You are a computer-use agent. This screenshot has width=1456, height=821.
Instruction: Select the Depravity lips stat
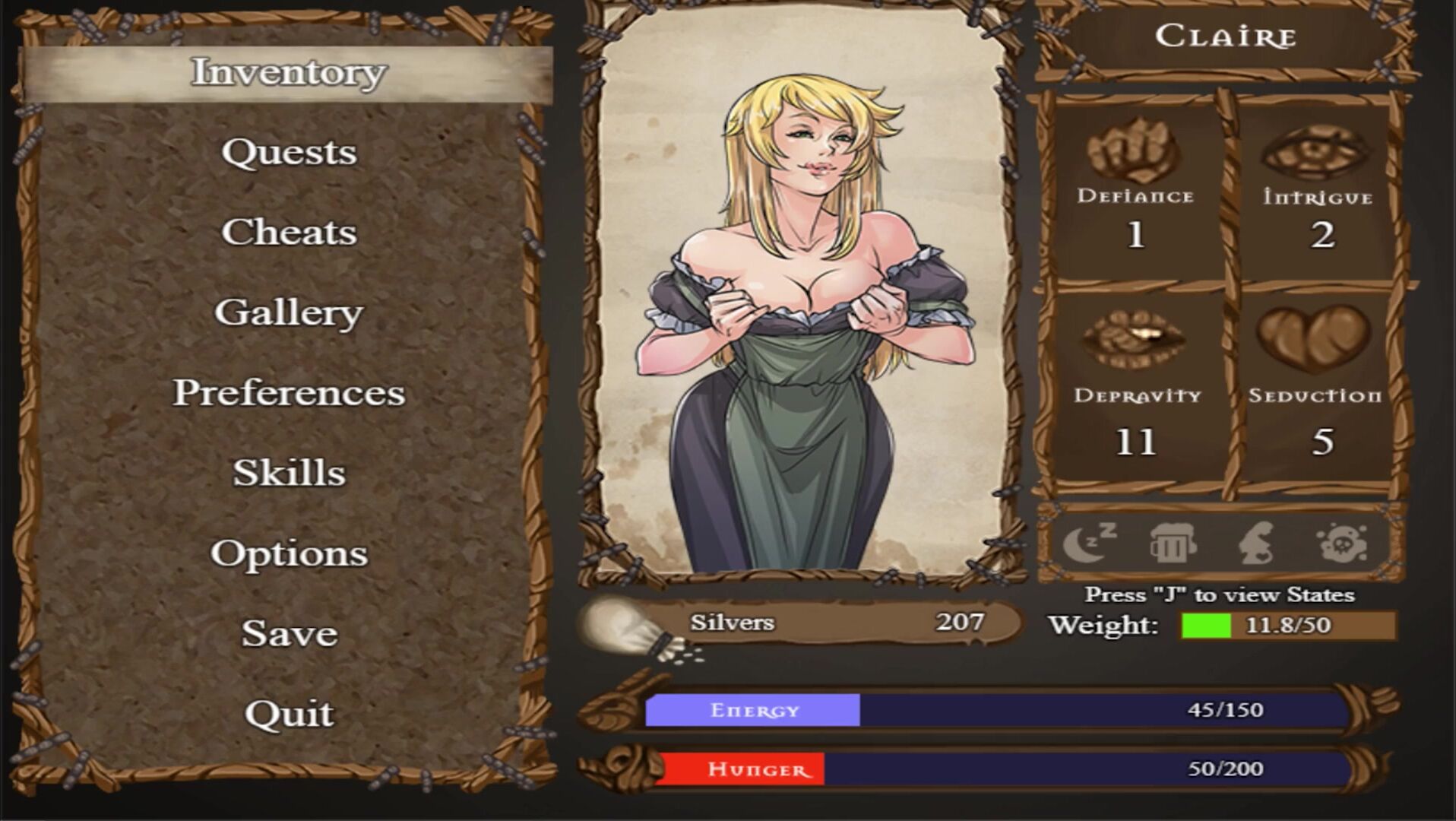coord(1135,339)
